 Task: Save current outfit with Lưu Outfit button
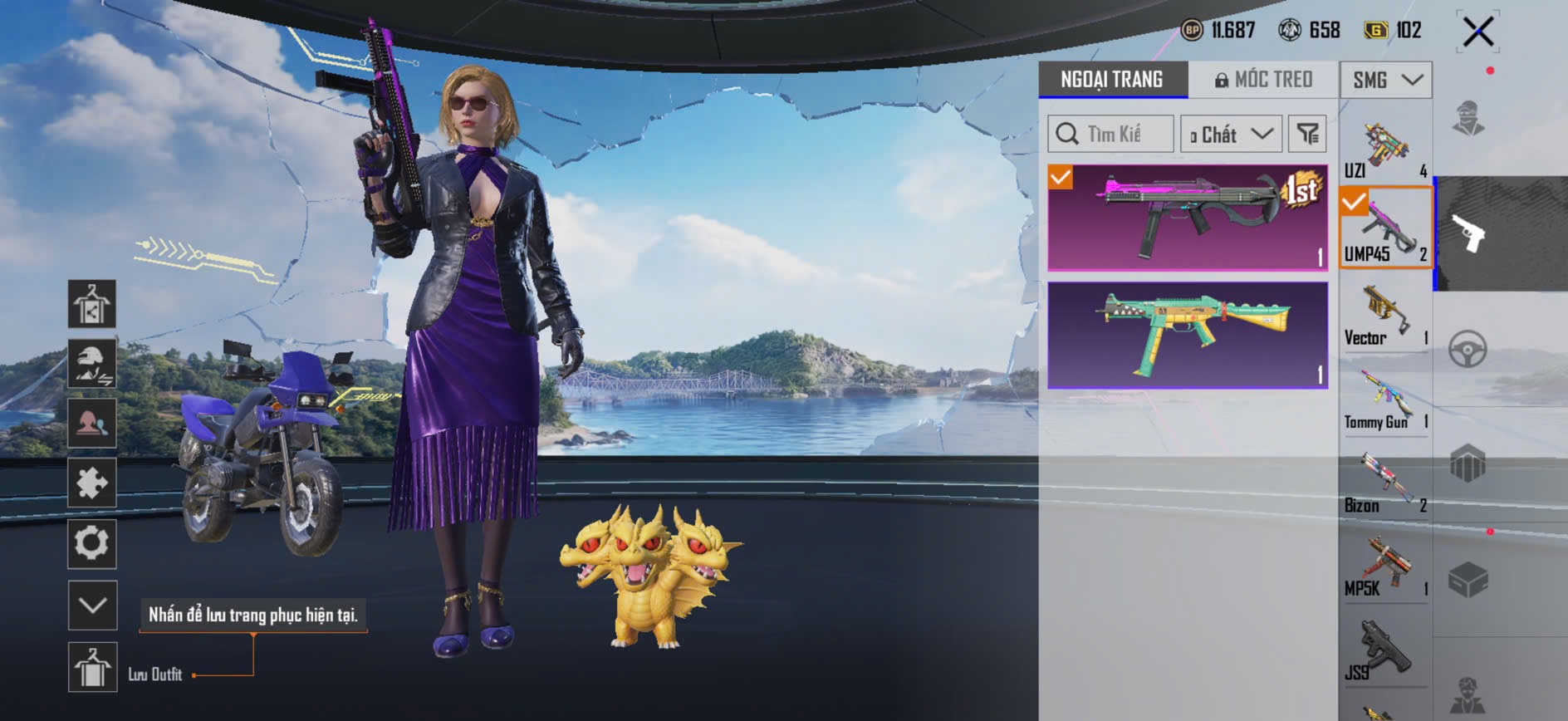coord(92,667)
